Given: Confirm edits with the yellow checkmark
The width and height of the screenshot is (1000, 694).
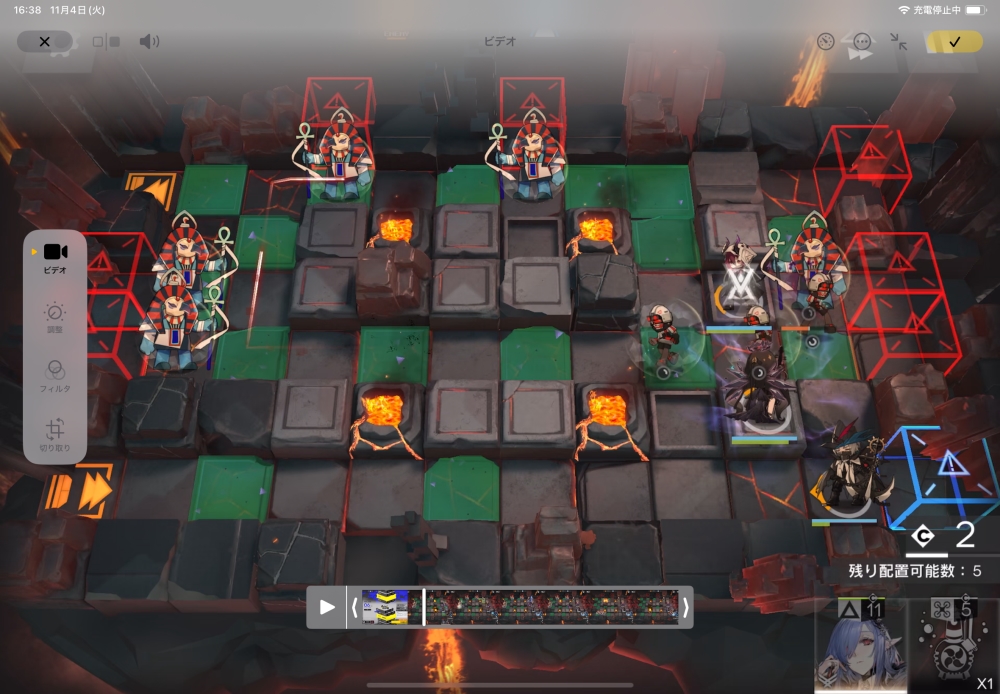Looking at the screenshot, I should click(x=954, y=42).
